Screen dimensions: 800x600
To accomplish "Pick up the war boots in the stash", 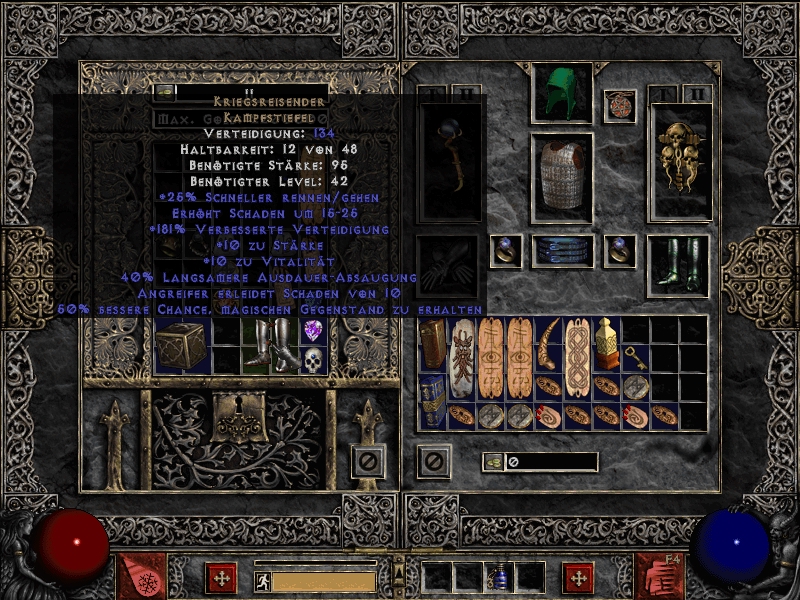I will pyautogui.click(x=270, y=345).
